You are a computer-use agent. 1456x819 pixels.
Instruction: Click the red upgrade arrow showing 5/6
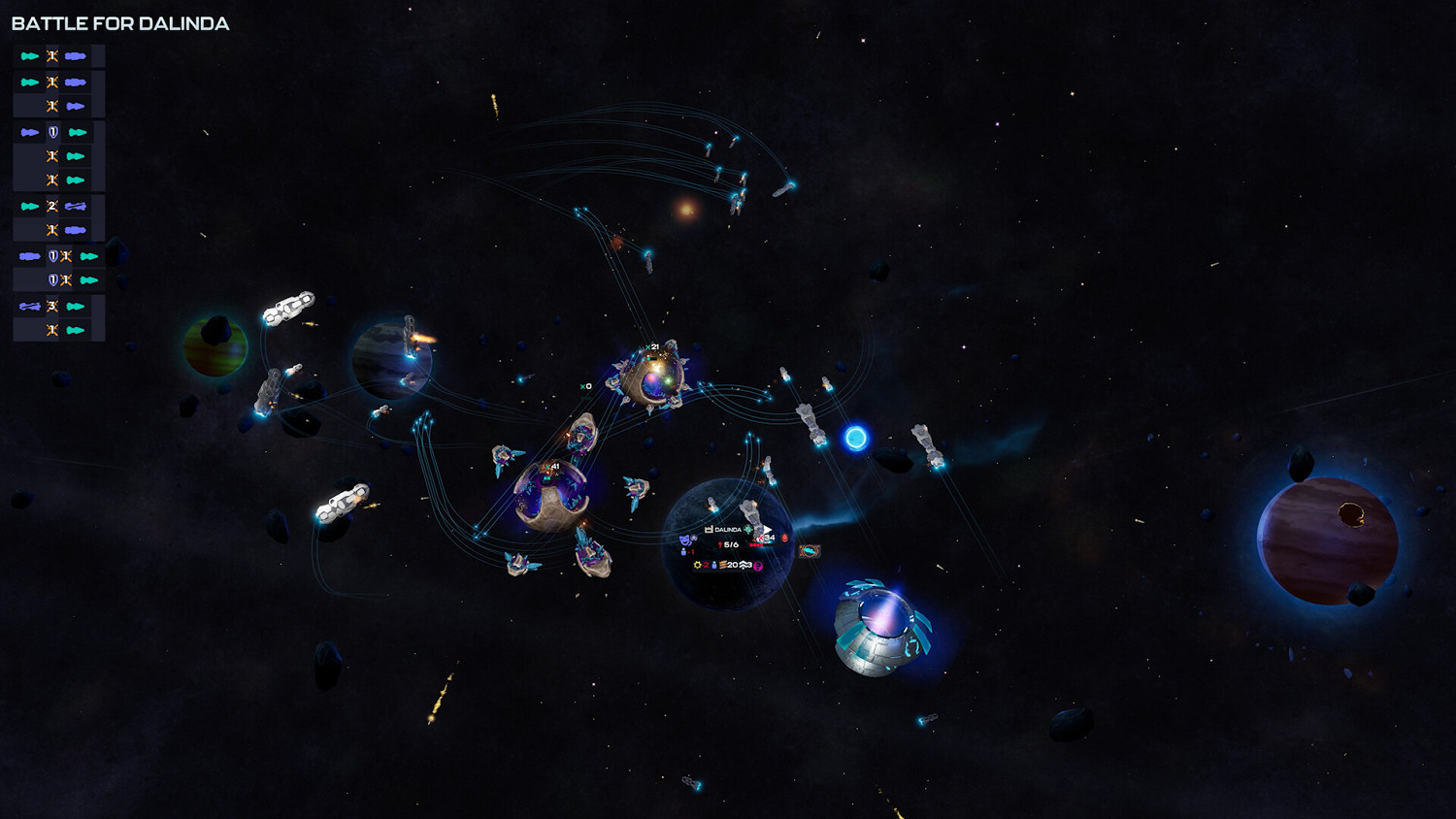[x=720, y=544]
